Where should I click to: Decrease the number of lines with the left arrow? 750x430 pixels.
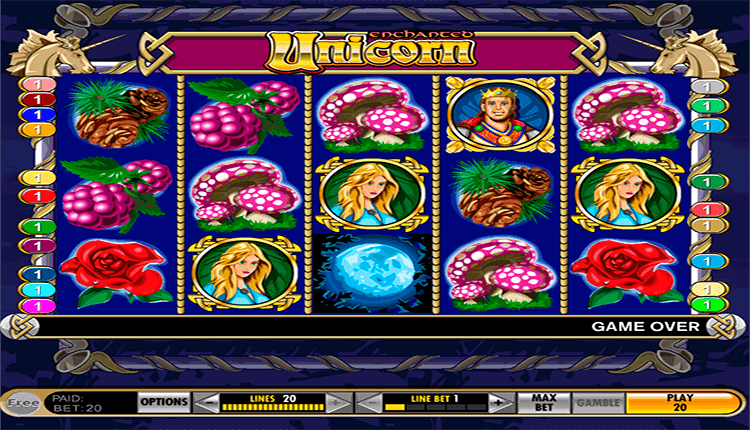click(x=206, y=402)
